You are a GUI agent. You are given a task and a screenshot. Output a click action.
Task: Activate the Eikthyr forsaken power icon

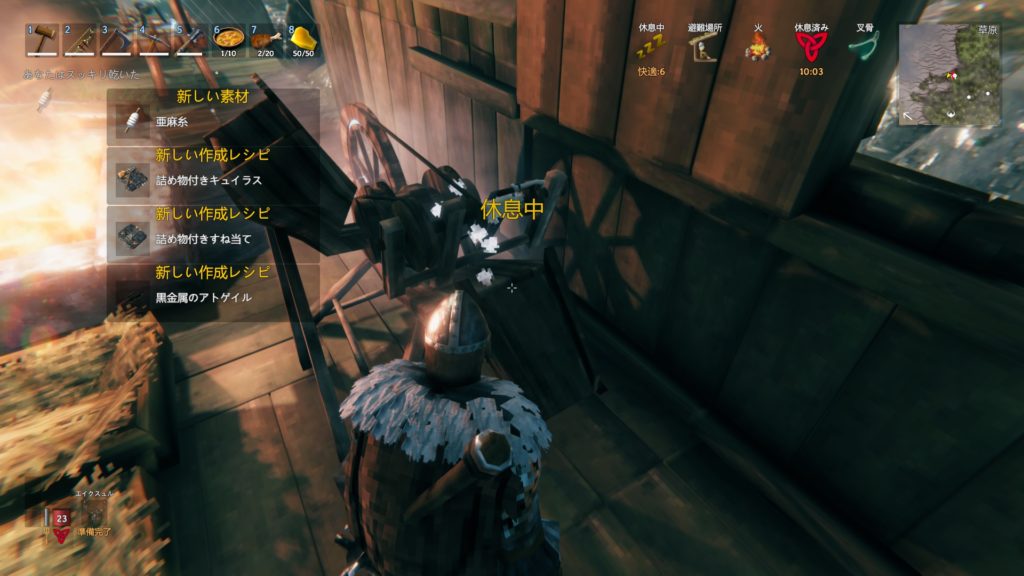coord(61,519)
